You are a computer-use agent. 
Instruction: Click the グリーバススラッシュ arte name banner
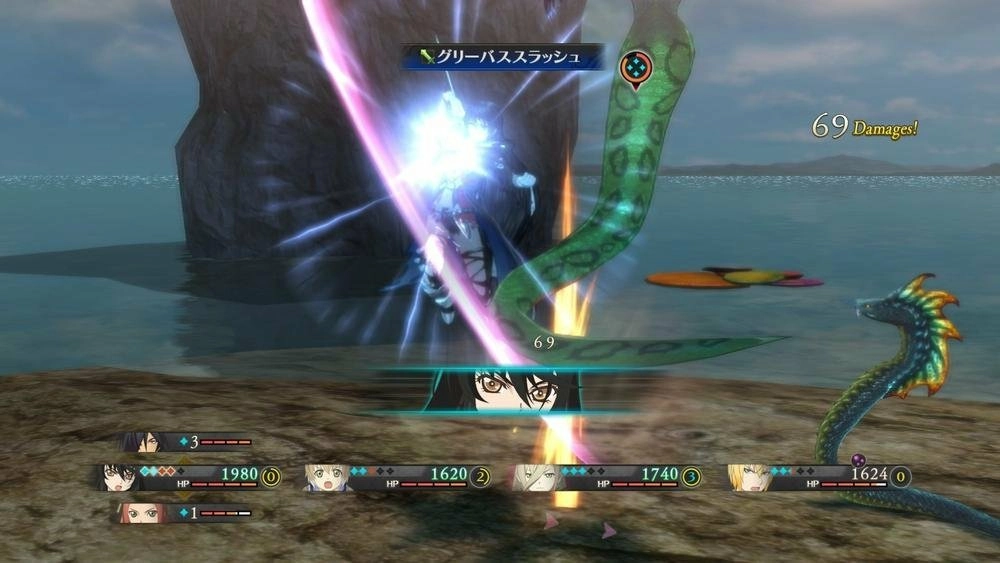click(x=502, y=57)
